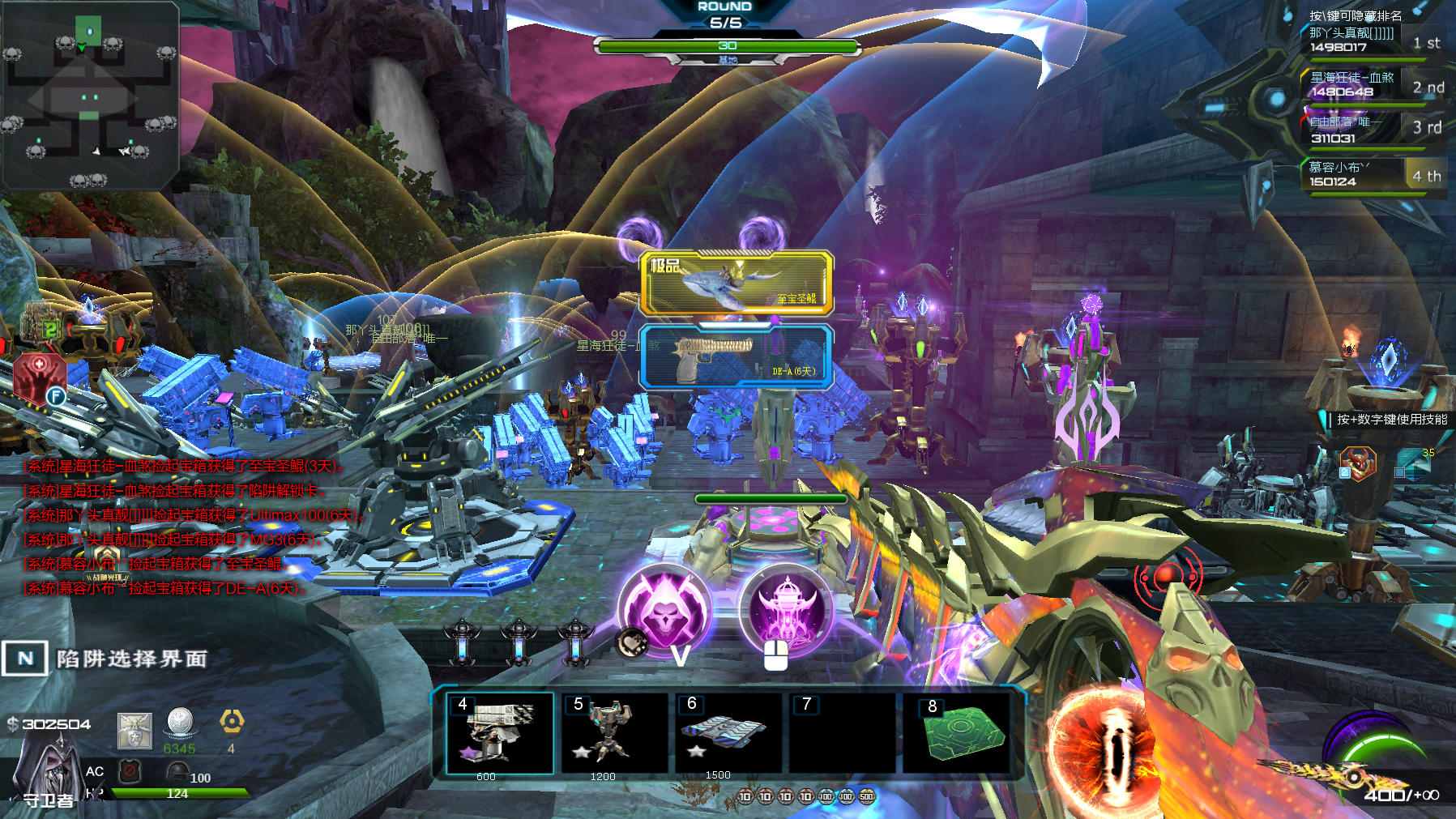Click the silver medal currency icon
The height and width of the screenshot is (819, 1456).
[180, 723]
